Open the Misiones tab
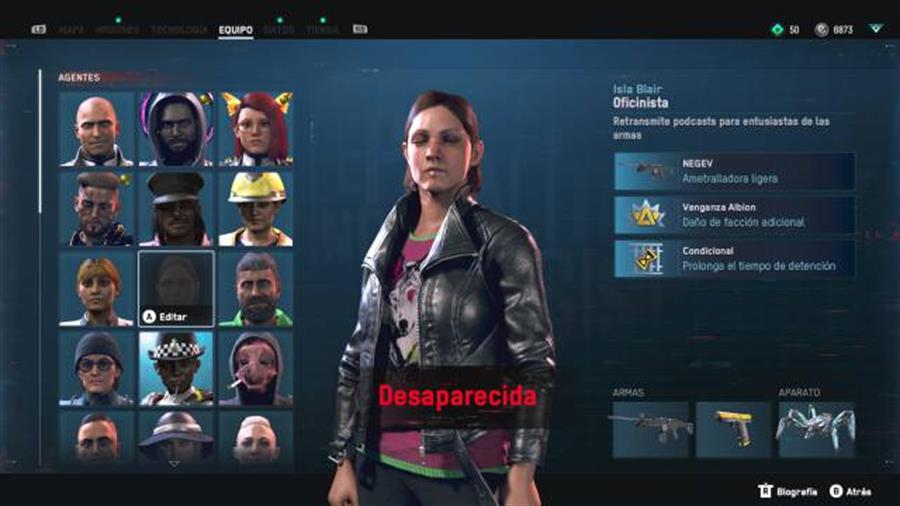 (x=117, y=30)
